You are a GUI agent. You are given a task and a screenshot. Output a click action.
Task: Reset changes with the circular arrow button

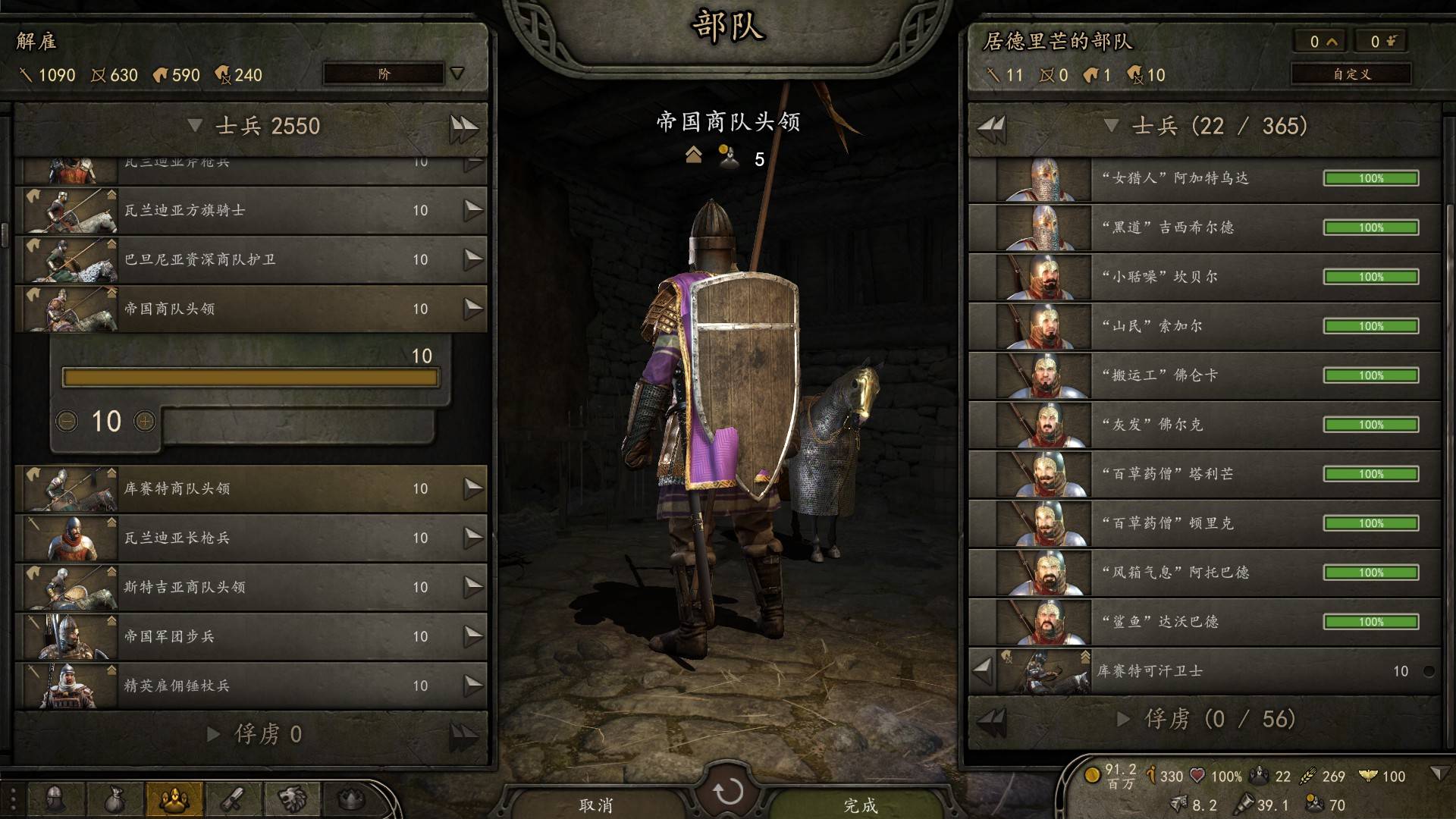(x=728, y=792)
